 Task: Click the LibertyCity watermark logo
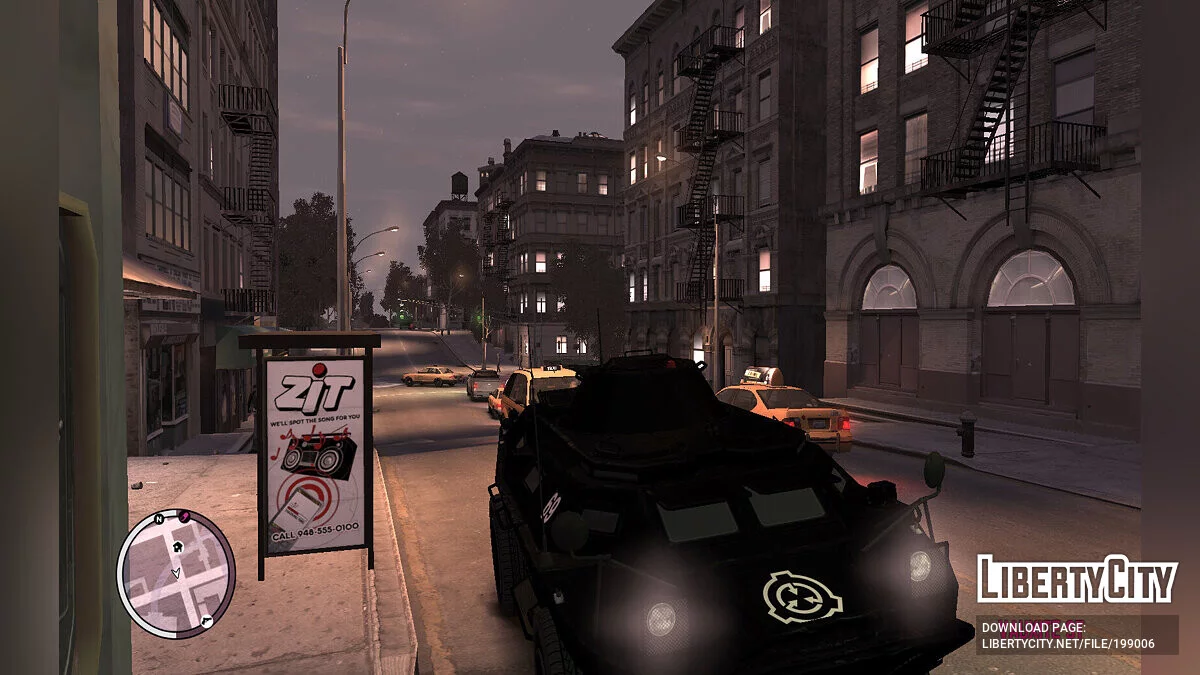pyautogui.click(x=1077, y=580)
